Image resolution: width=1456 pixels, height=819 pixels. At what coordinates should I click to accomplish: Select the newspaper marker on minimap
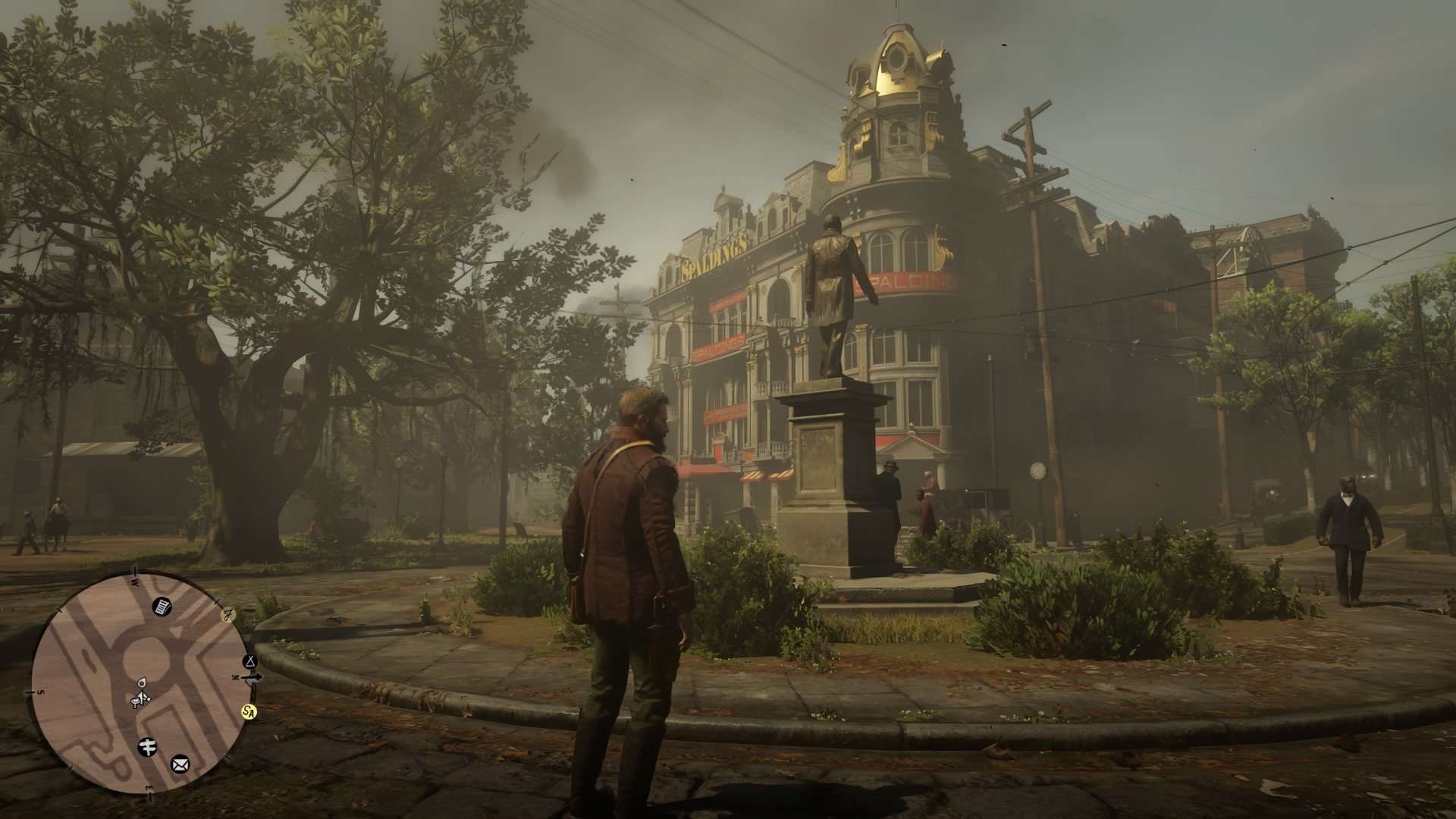[x=162, y=606]
